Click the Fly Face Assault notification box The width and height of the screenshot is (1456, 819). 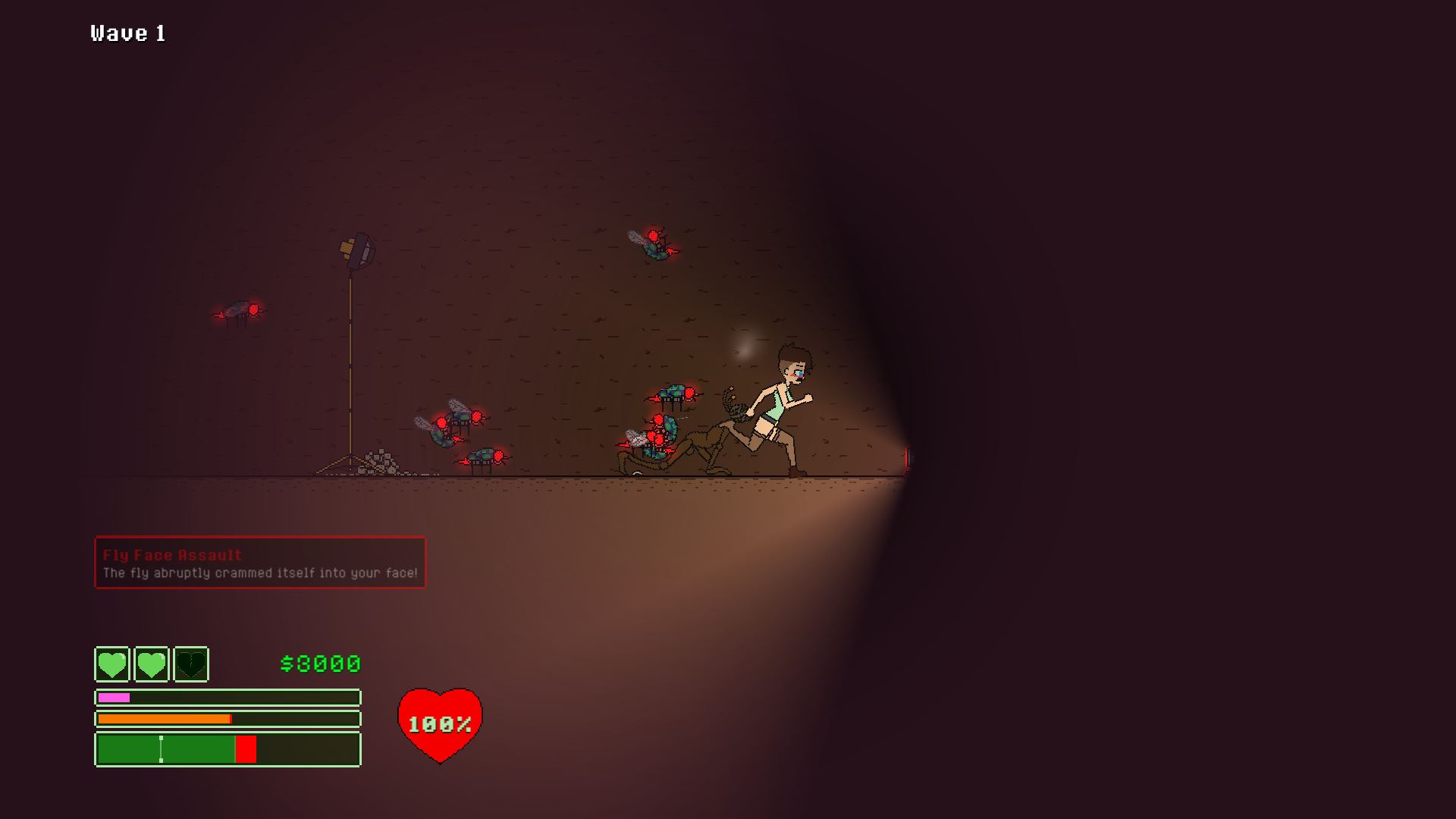[x=260, y=563]
